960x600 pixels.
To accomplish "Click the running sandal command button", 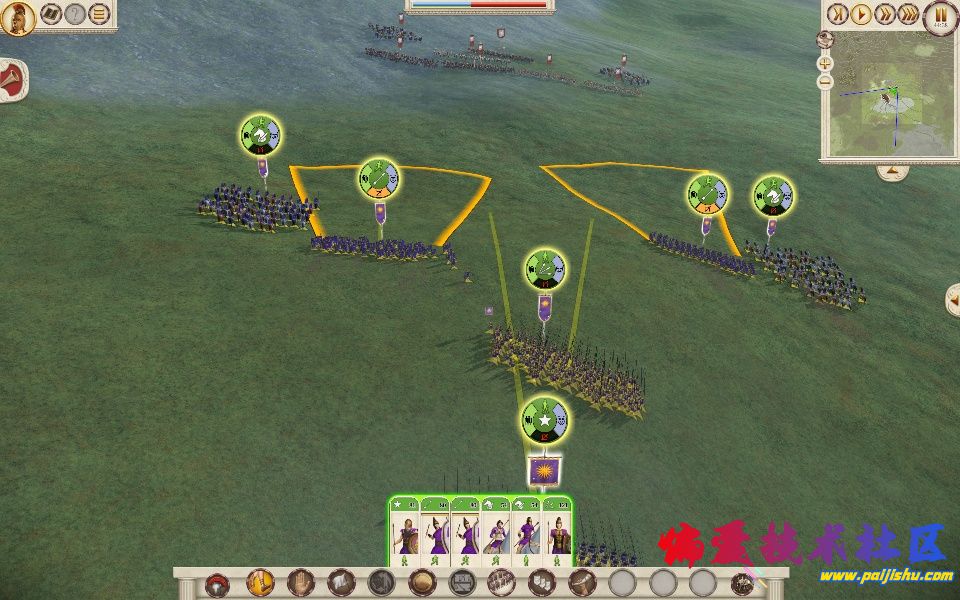I will point(259,583).
